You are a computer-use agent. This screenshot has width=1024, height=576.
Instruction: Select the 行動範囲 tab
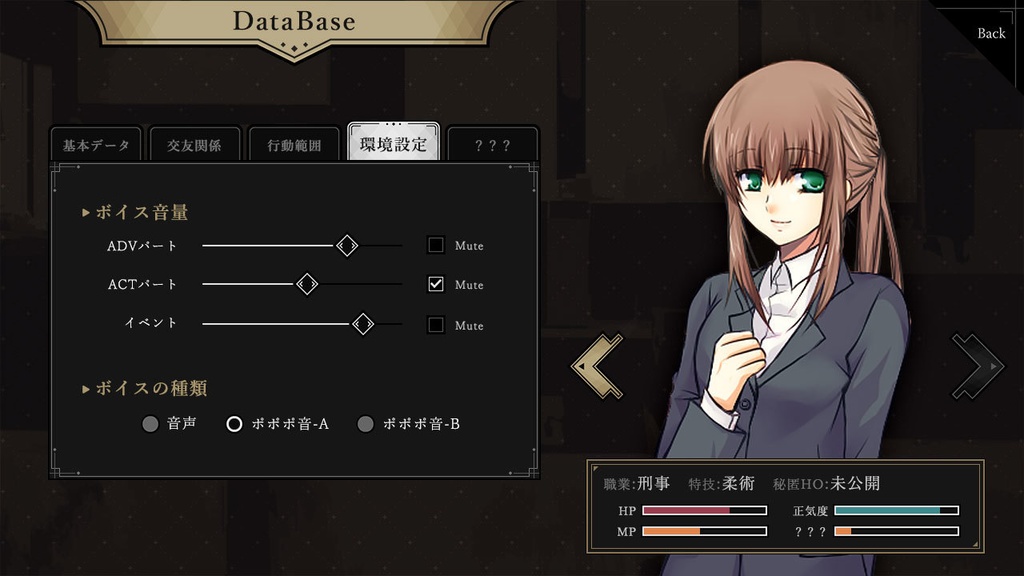pyautogui.click(x=294, y=145)
